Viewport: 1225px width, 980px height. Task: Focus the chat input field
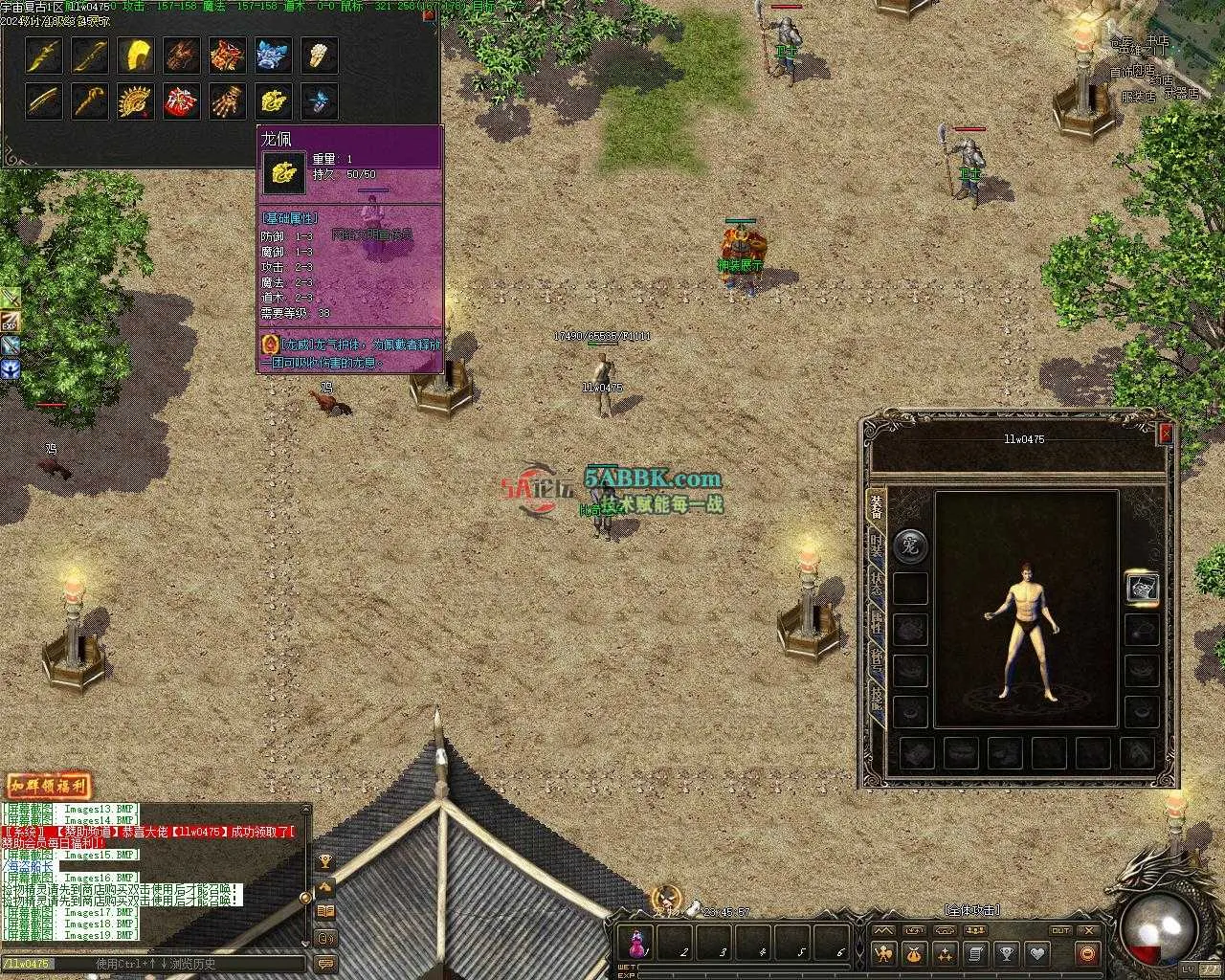click(x=153, y=964)
